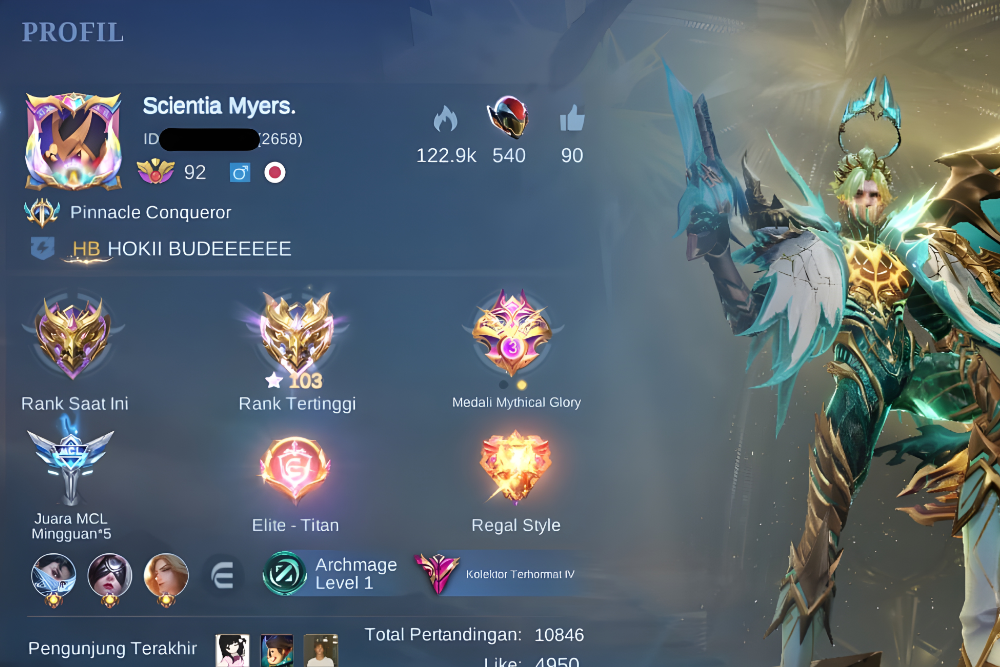Image resolution: width=1000 pixels, height=667 pixels.
Task: Select the white-shirt visitor avatar
Action: [321, 650]
